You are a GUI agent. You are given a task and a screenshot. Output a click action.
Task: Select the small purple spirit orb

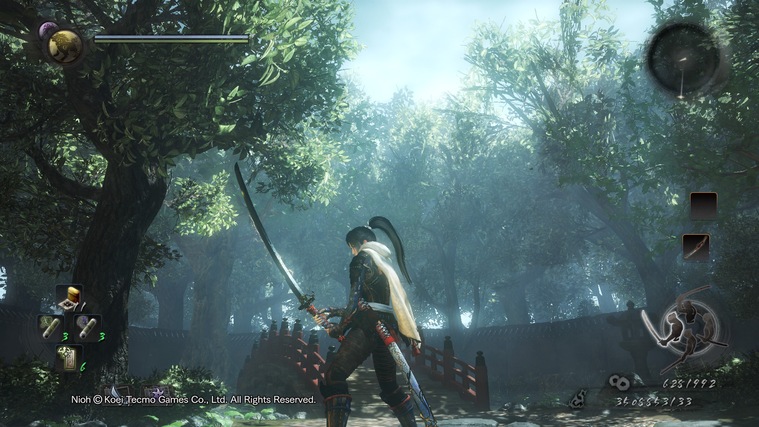click(x=47, y=31)
